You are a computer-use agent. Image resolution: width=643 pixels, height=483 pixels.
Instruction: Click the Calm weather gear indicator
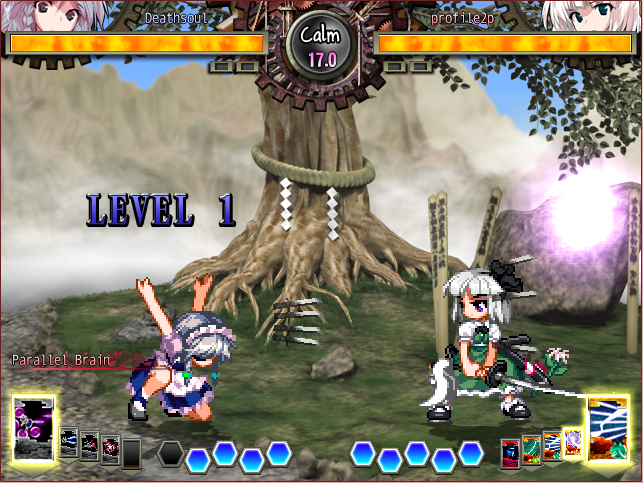[321, 44]
